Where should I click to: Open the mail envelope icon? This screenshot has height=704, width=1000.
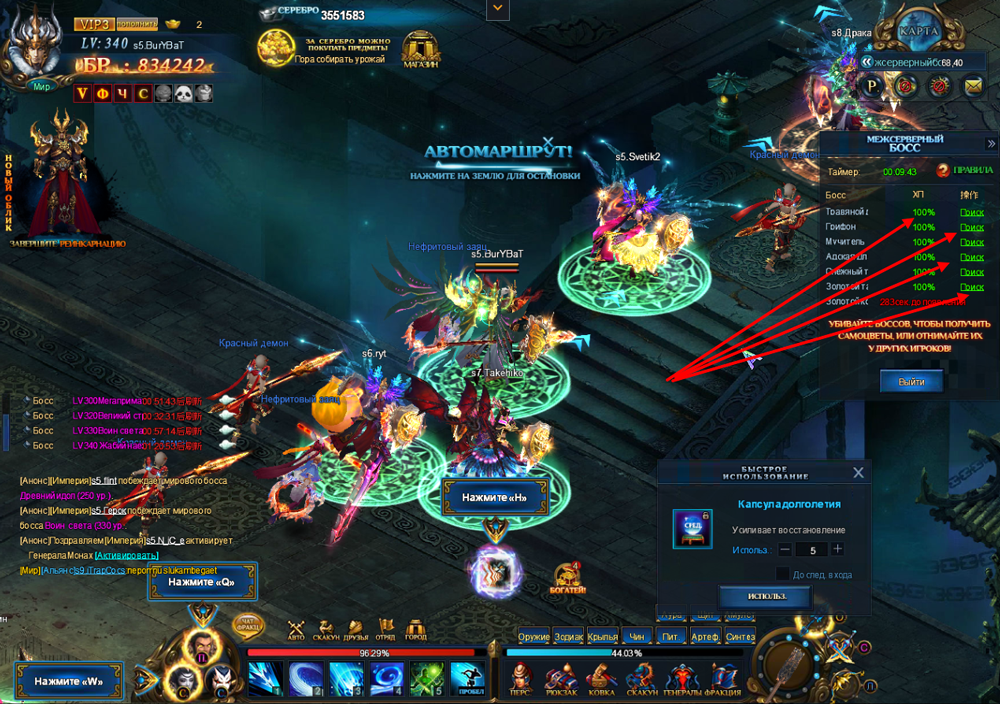(972, 86)
